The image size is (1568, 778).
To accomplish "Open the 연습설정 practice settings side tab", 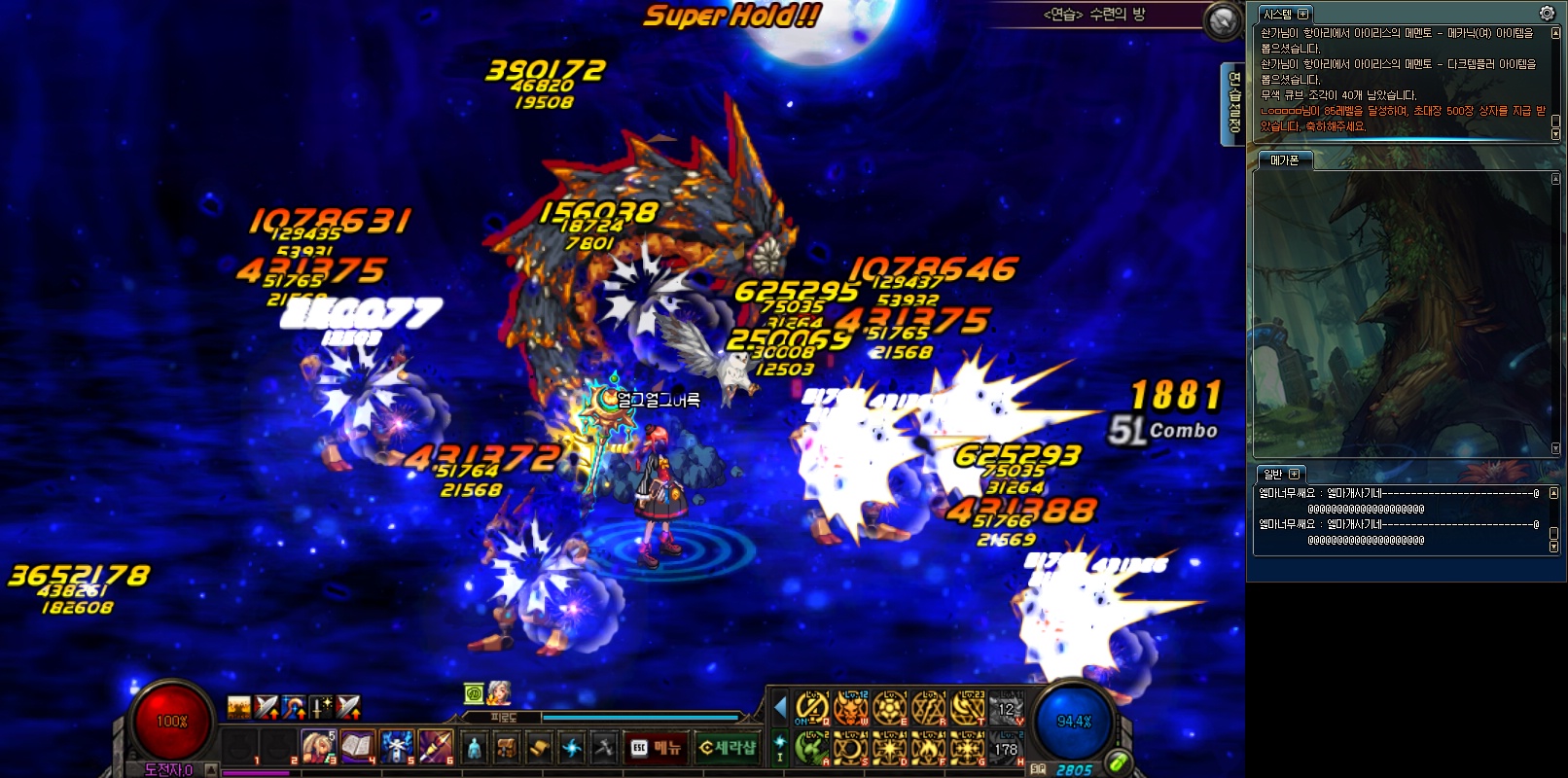I will point(1233,103).
